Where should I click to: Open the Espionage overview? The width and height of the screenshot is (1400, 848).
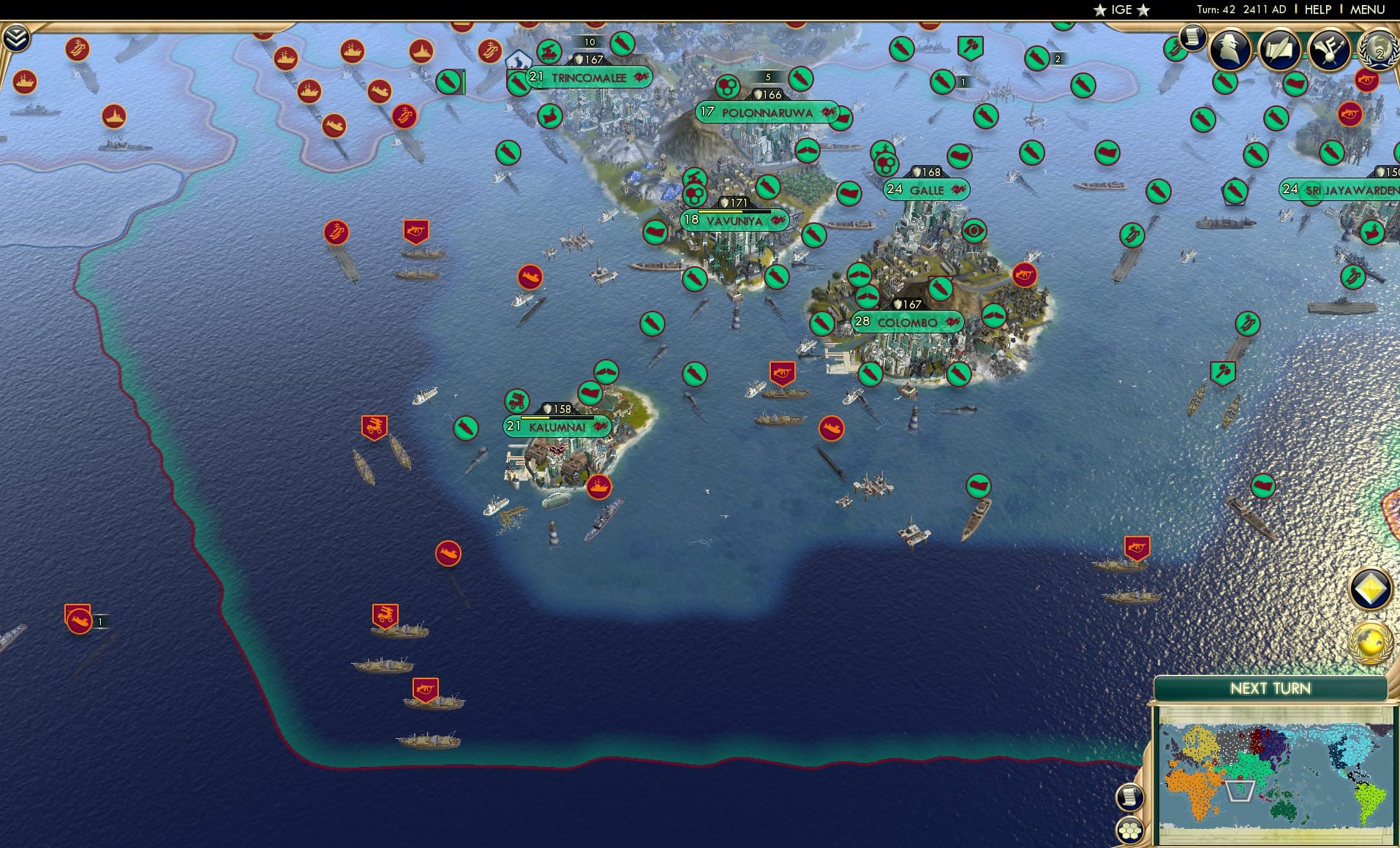coord(1231,49)
